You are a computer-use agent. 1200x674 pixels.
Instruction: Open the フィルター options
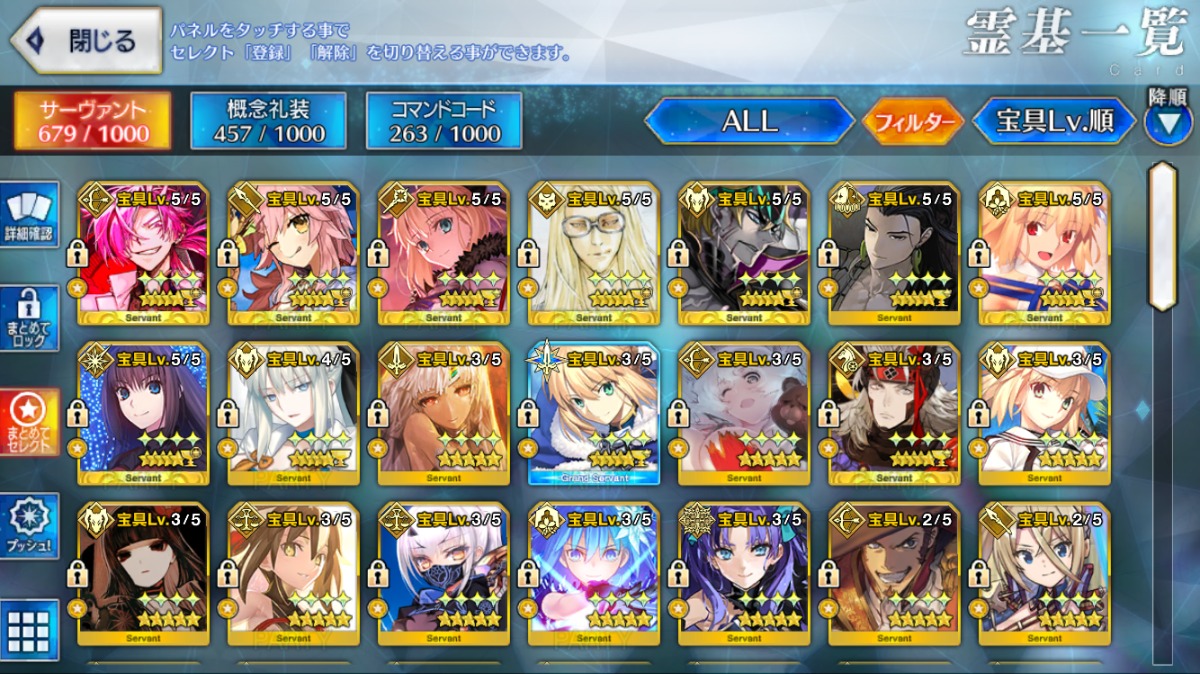point(914,122)
